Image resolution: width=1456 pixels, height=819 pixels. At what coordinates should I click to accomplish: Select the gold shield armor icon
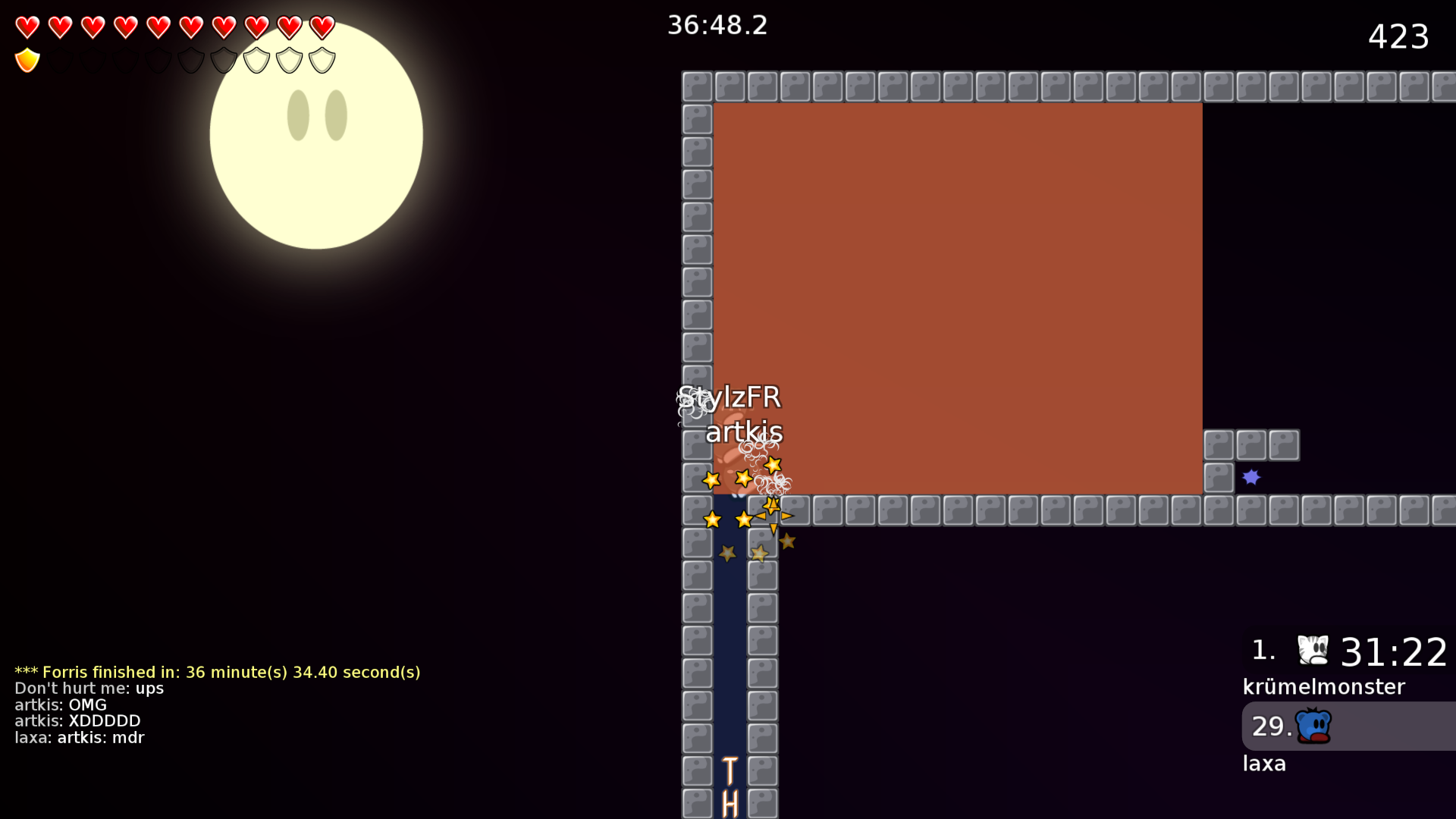(x=27, y=59)
